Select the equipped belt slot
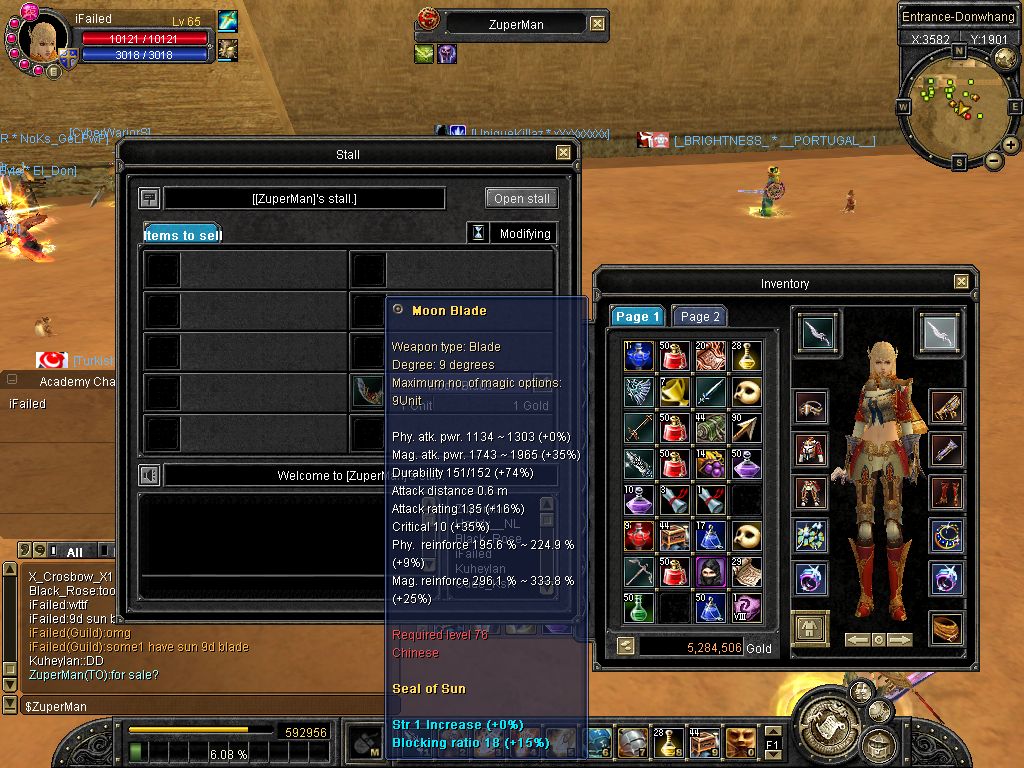This screenshot has height=768, width=1024. click(x=946, y=627)
